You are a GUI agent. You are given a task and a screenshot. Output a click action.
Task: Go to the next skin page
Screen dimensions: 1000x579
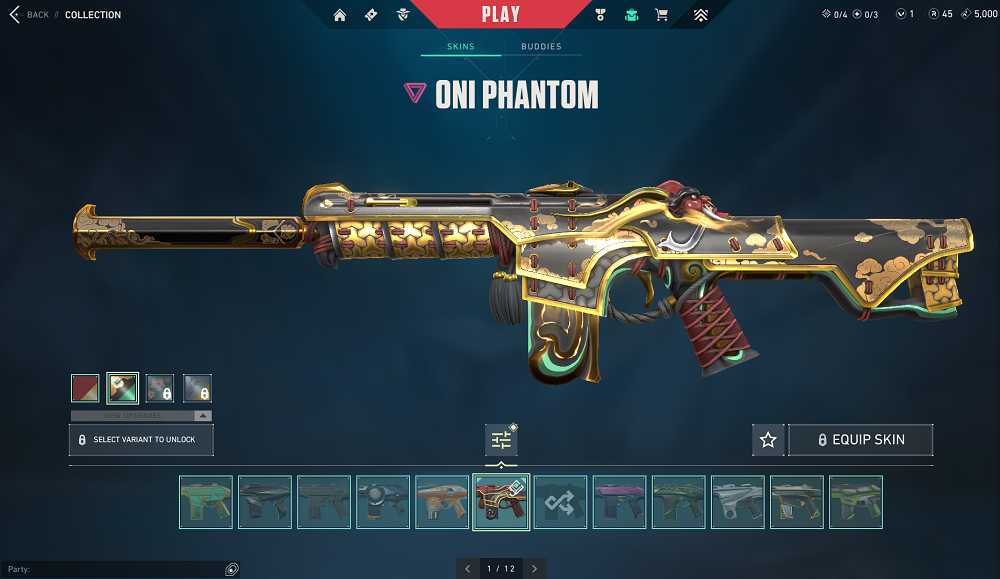coord(535,569)
